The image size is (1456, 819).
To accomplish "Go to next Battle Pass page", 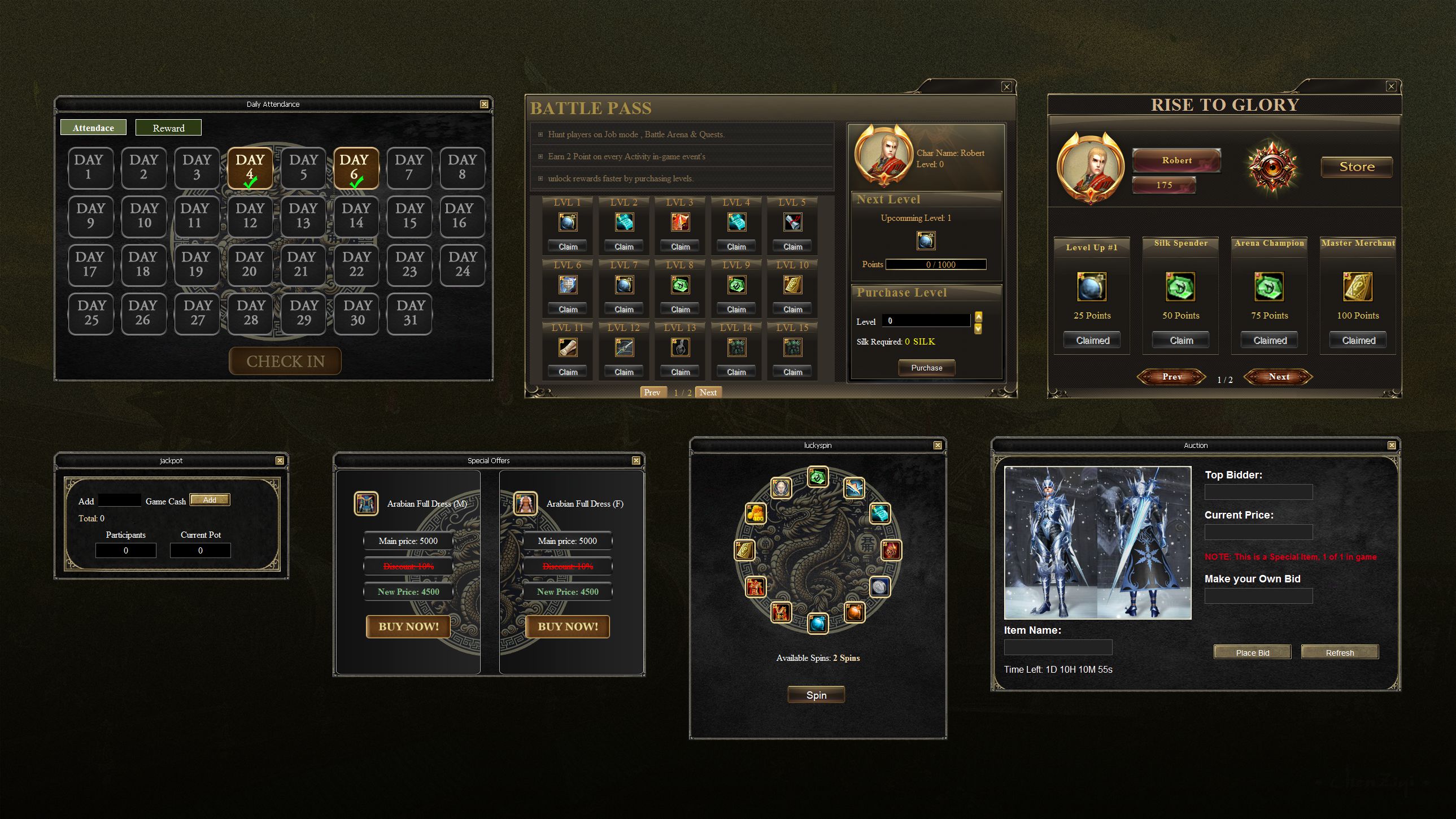I will coord(708,392).
